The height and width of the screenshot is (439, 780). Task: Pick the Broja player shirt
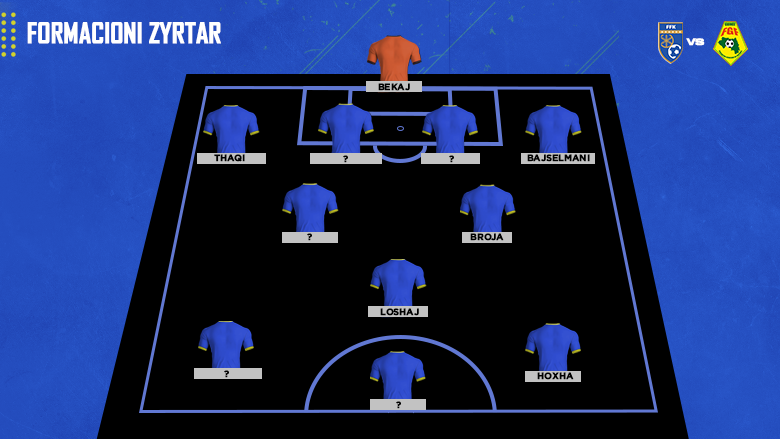click(487, 208)
